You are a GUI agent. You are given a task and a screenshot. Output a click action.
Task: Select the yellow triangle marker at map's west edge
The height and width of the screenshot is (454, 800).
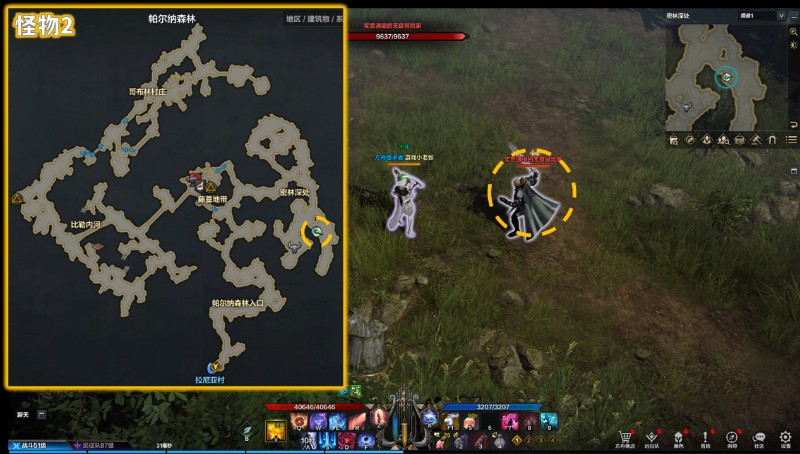pyautogui.click(x=17, y=200)
